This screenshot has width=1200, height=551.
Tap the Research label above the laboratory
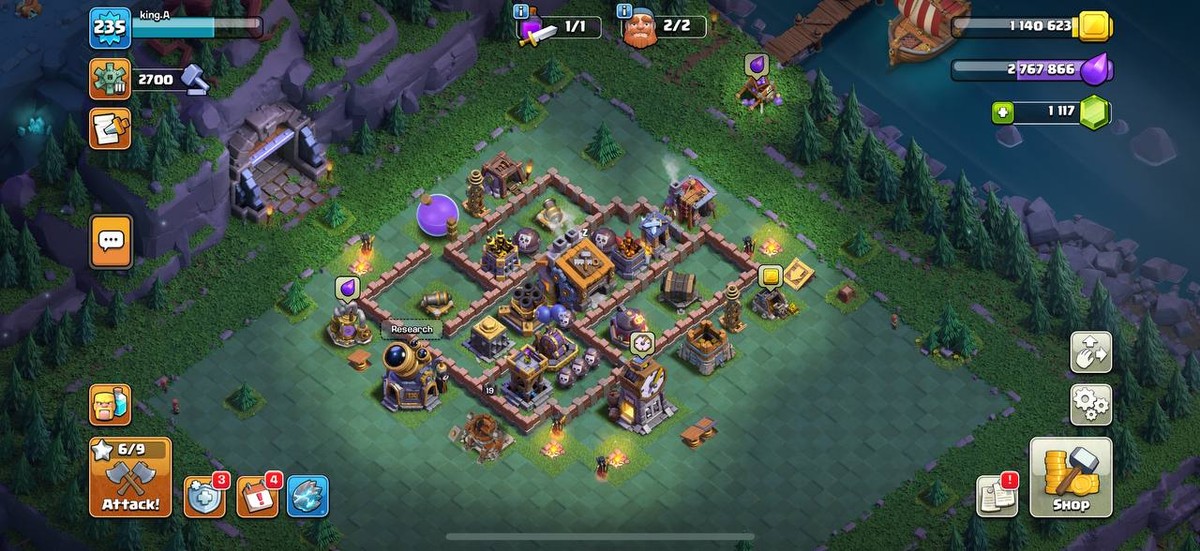tap(411, 329)
